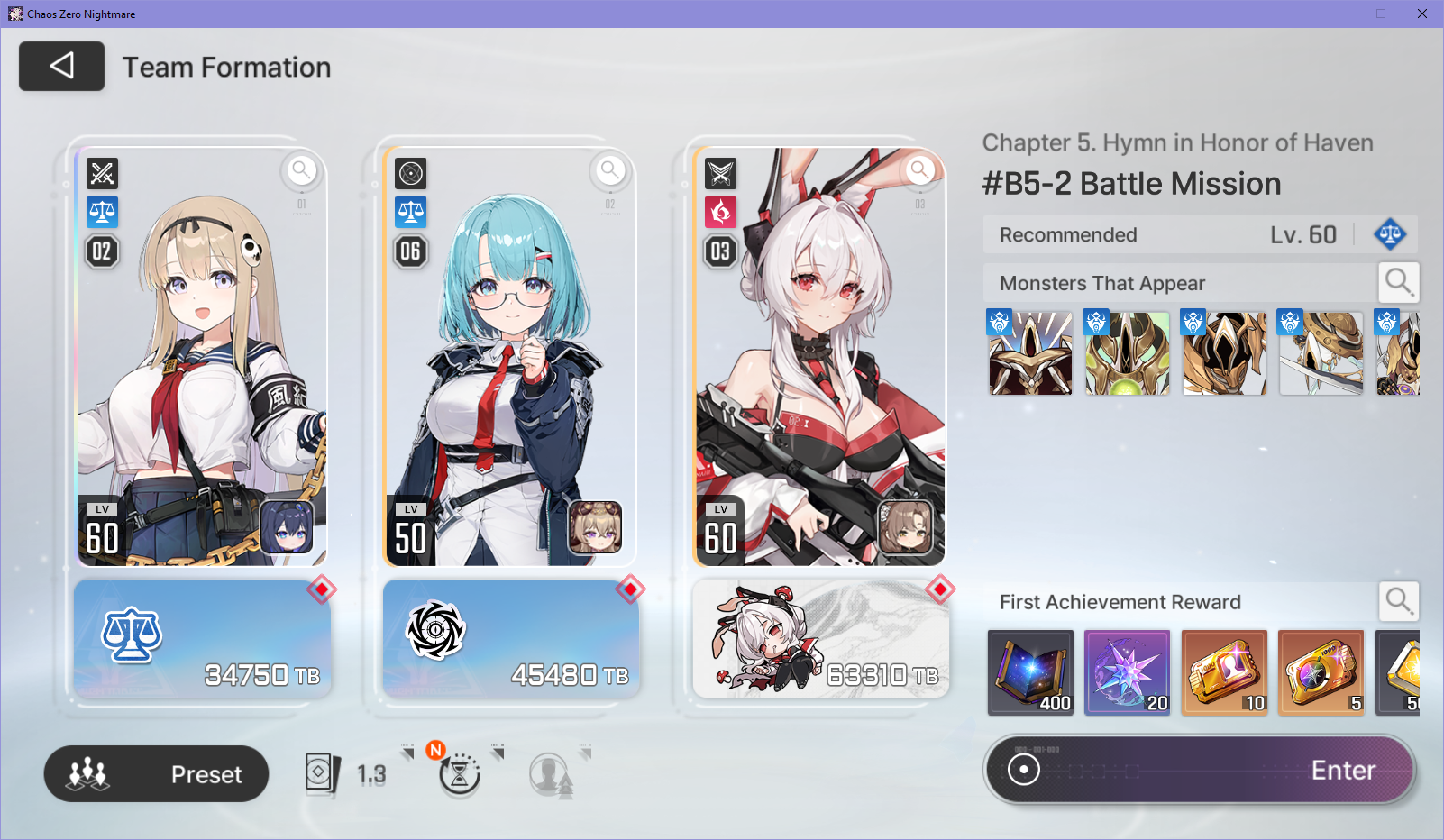Select the blonde sailor-uniform character card

200,361
